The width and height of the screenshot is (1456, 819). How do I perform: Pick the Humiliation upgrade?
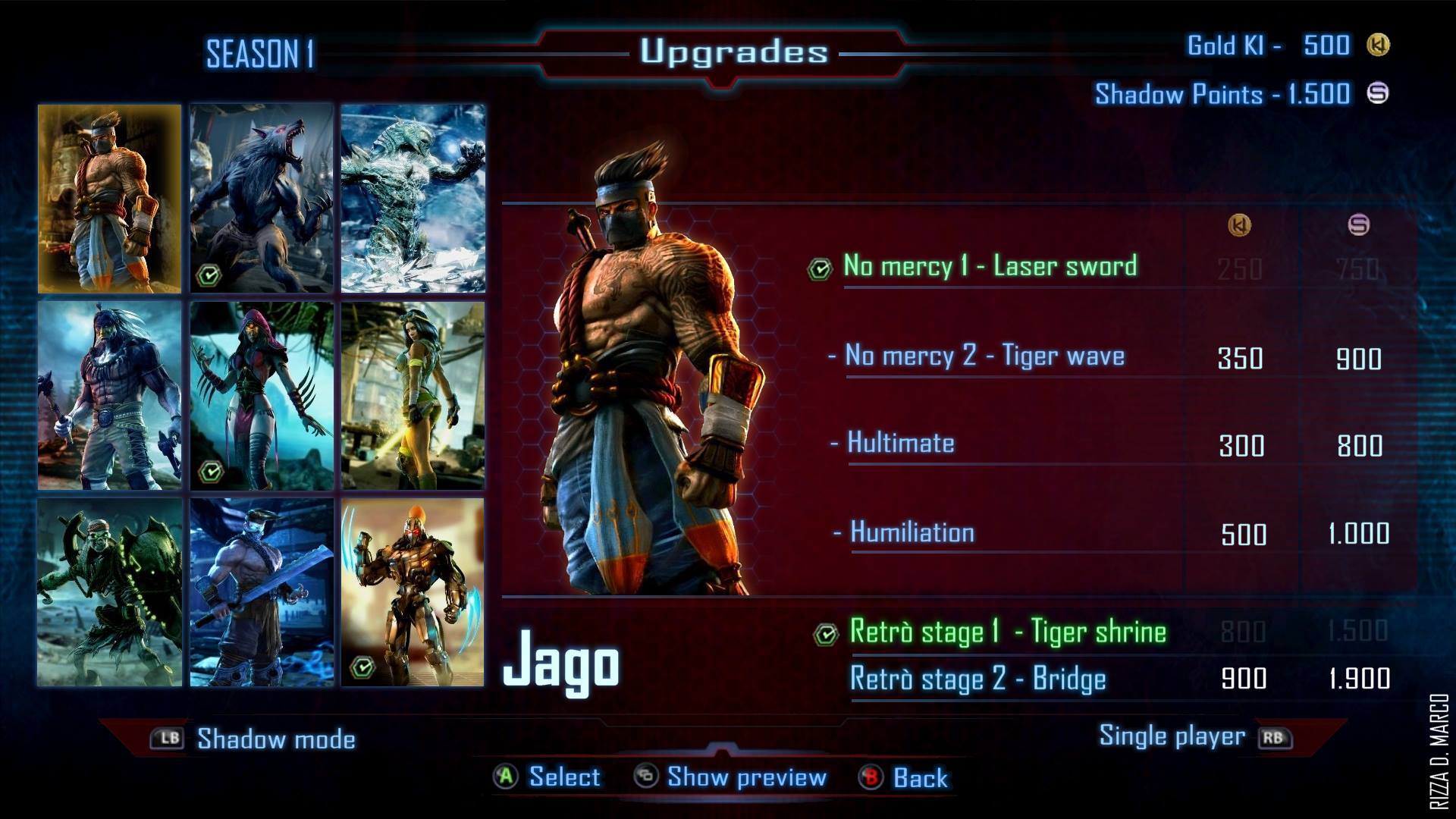pyautogui.click(x=912, y=532)
